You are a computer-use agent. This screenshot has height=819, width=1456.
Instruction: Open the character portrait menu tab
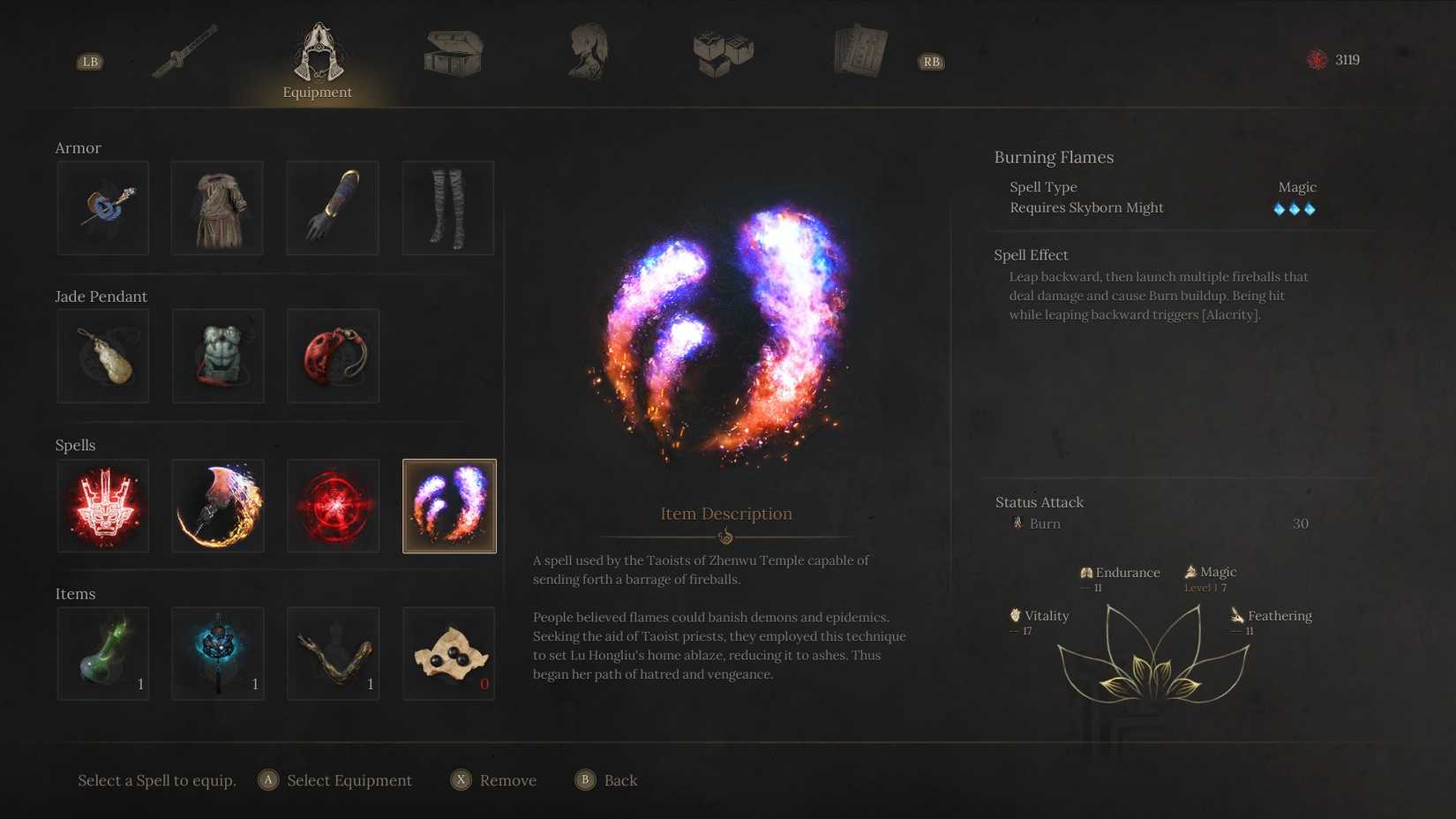tap(587, 51)
